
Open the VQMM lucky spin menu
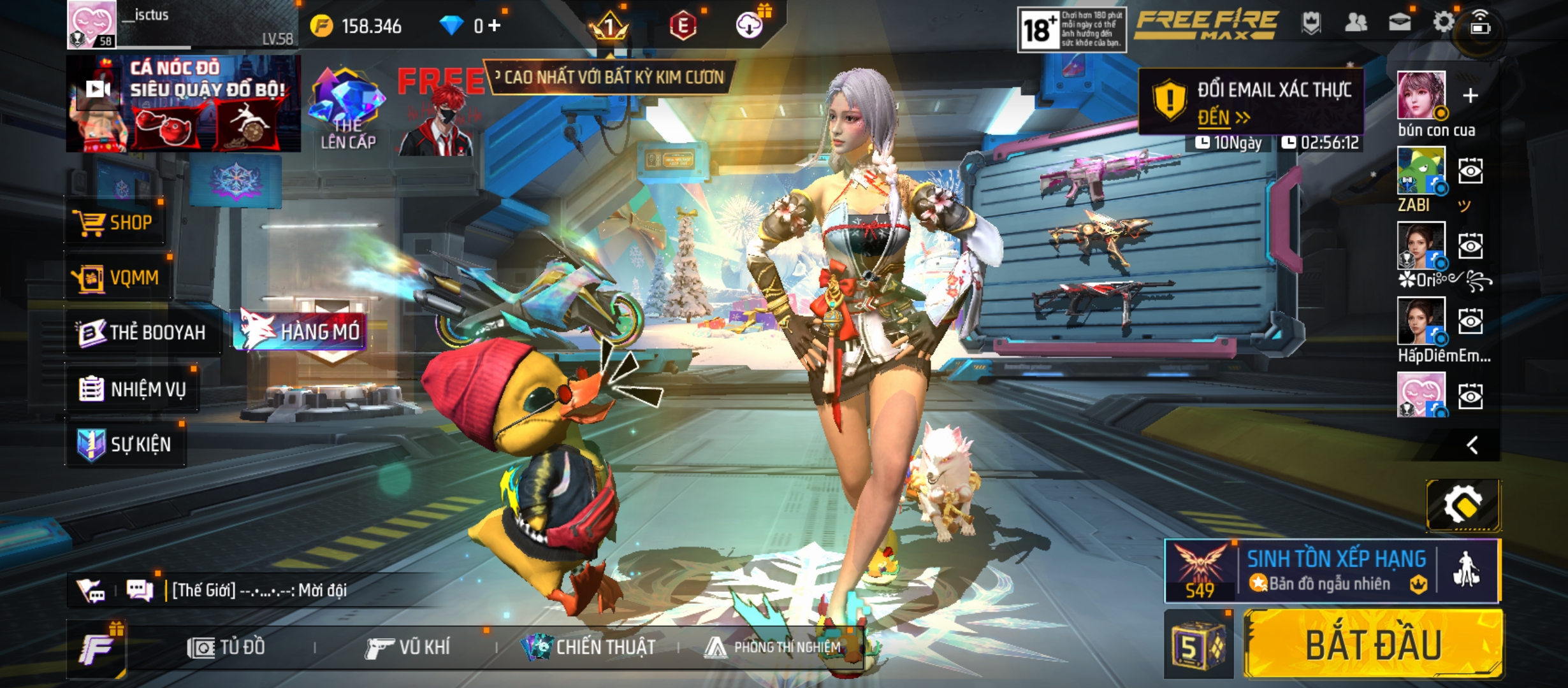119,278
